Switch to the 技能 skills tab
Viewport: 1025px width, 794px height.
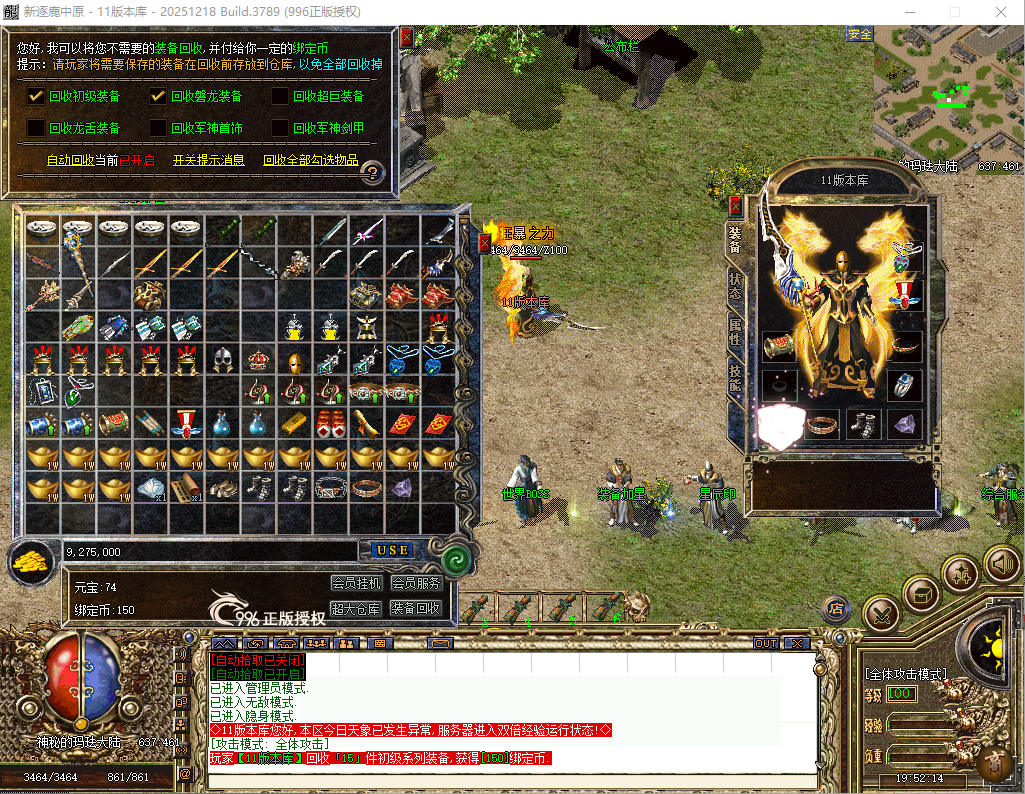pos(735,376)
